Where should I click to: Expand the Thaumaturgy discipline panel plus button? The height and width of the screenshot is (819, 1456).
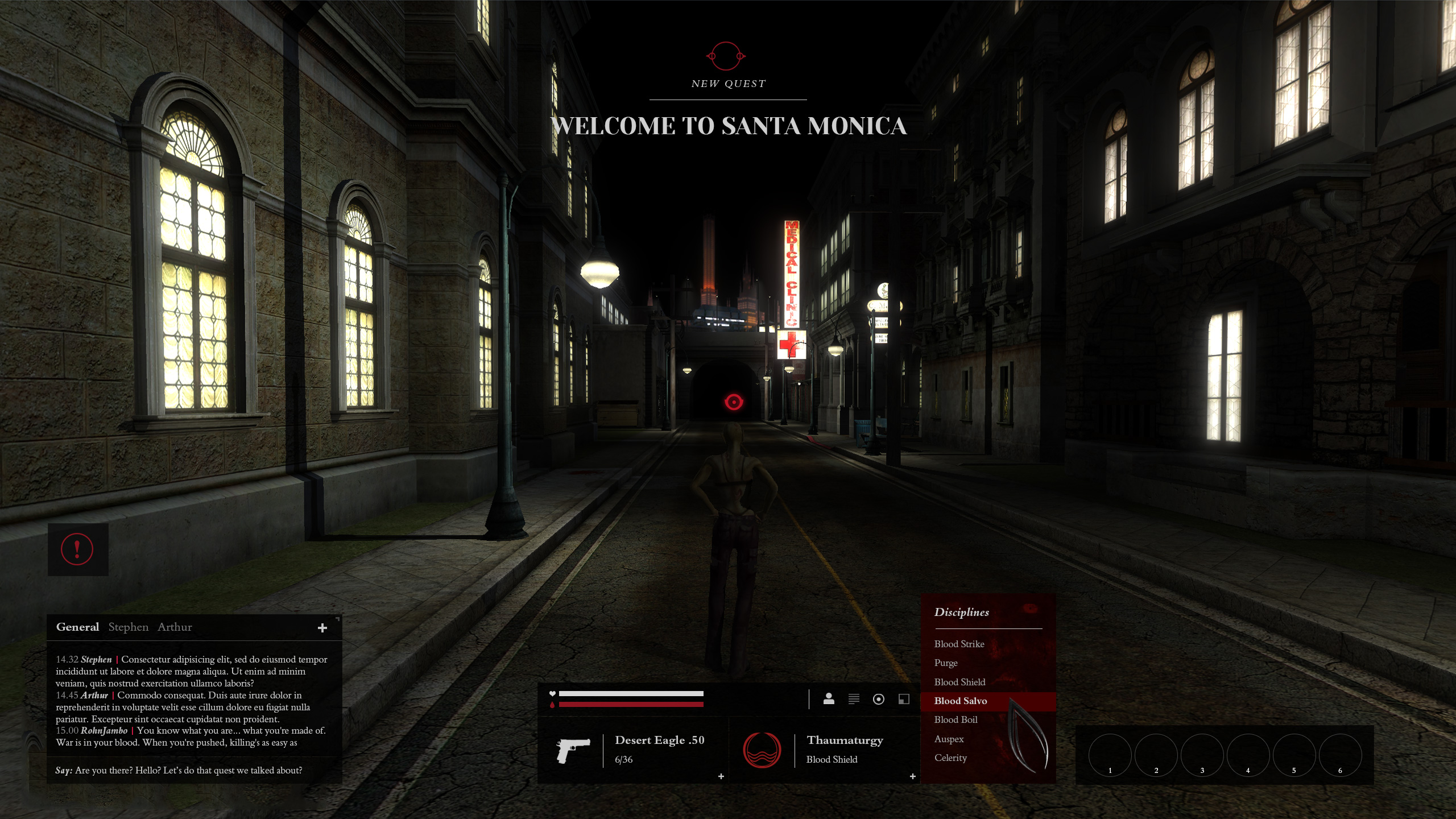tap(913, 776)
